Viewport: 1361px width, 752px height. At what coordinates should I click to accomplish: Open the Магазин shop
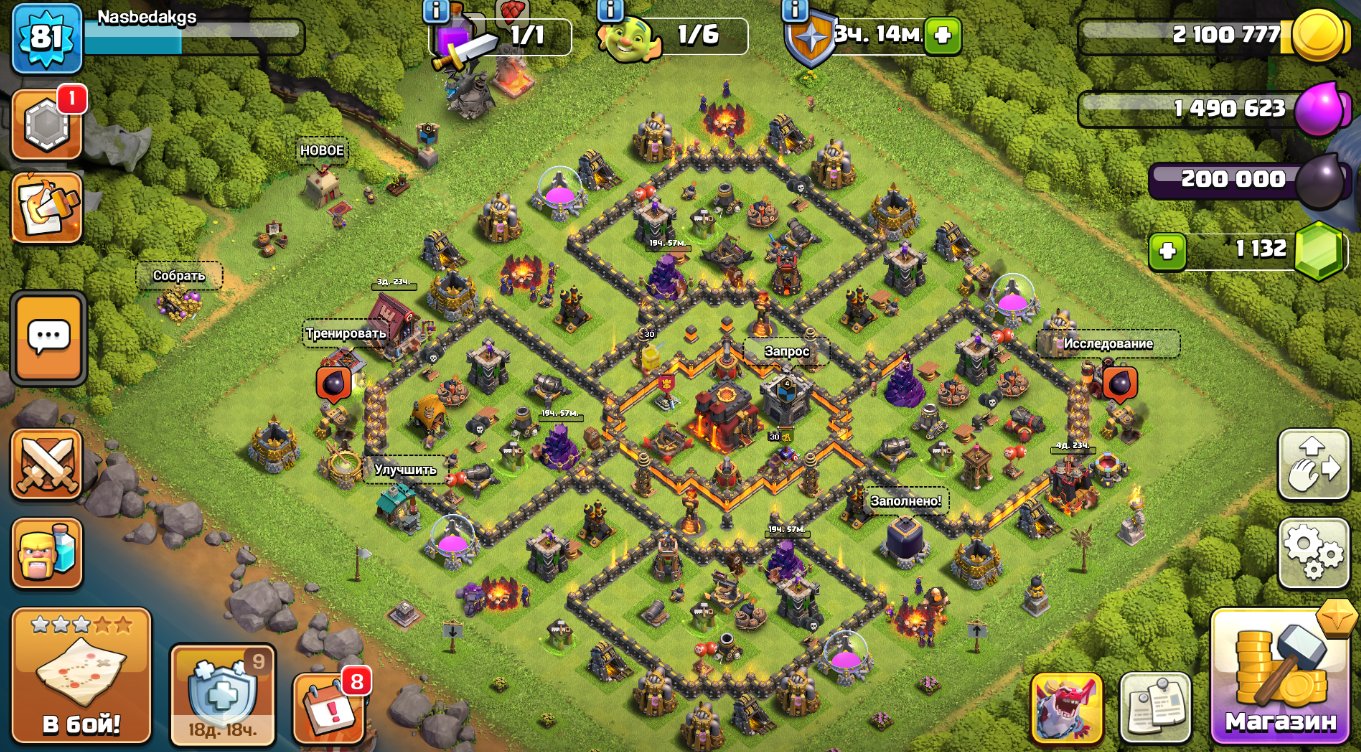1280,675
